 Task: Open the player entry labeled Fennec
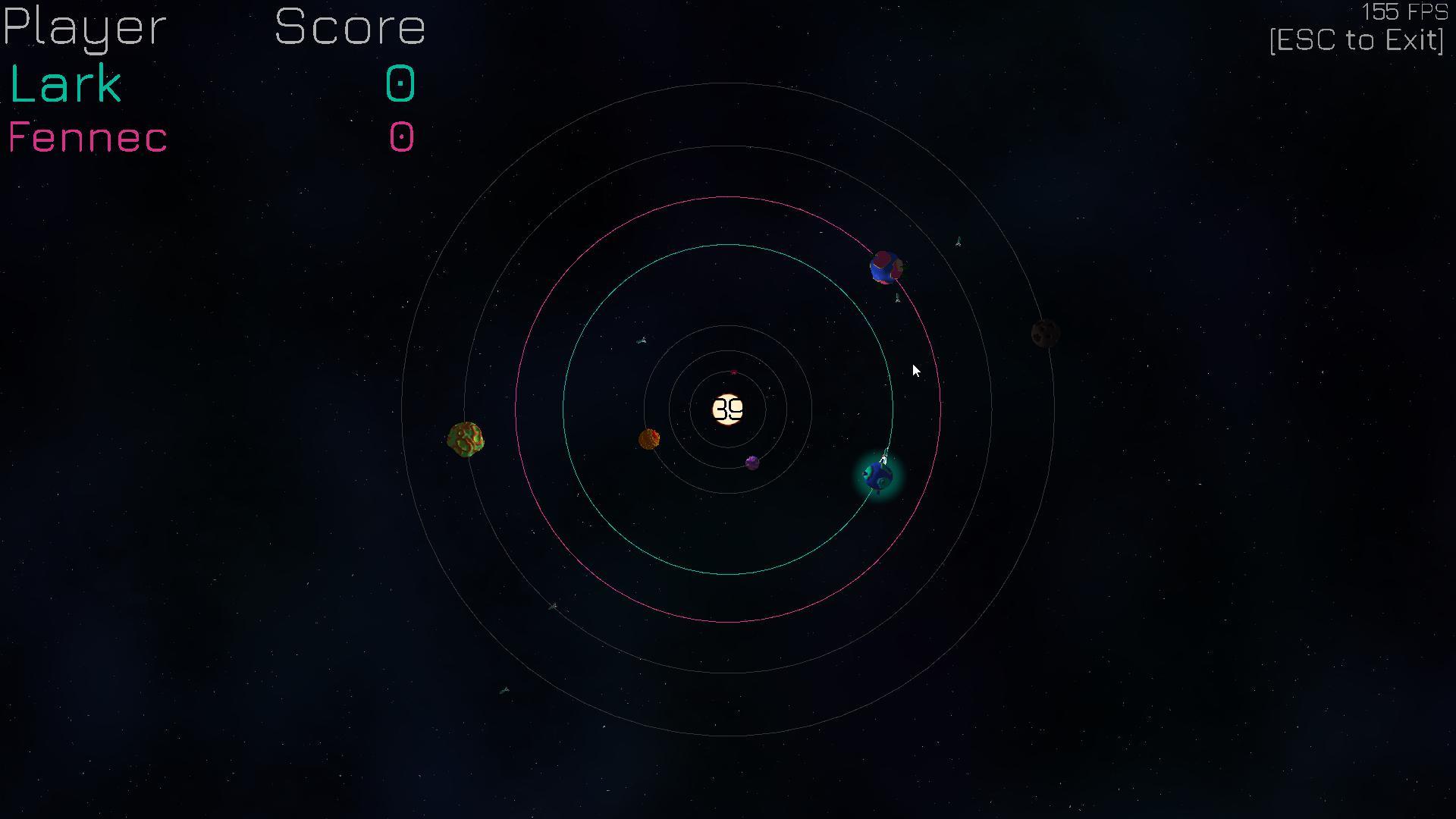coord(88,137)
